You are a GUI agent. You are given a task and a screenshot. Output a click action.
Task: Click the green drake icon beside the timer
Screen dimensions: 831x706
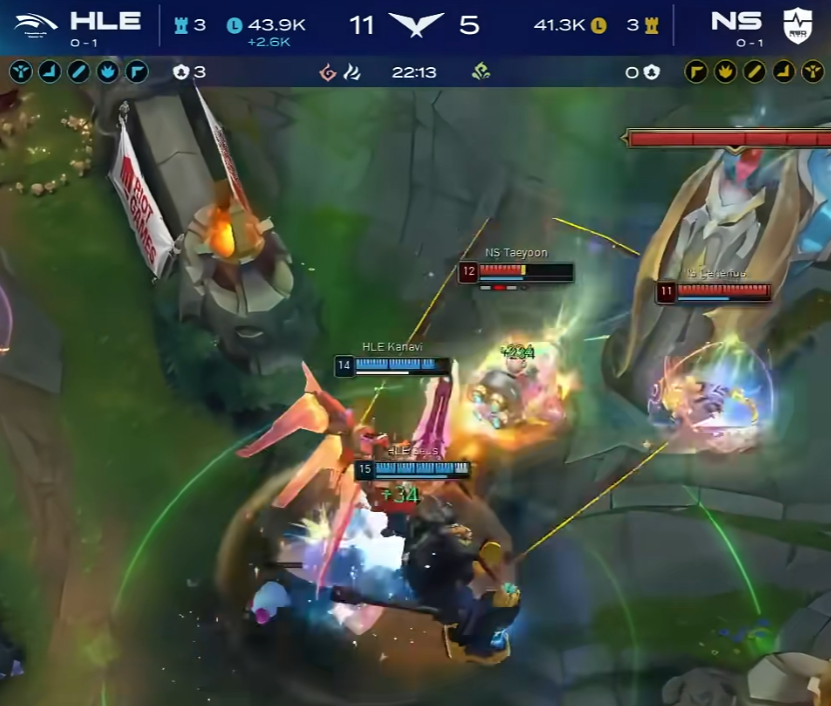[480, 72]
